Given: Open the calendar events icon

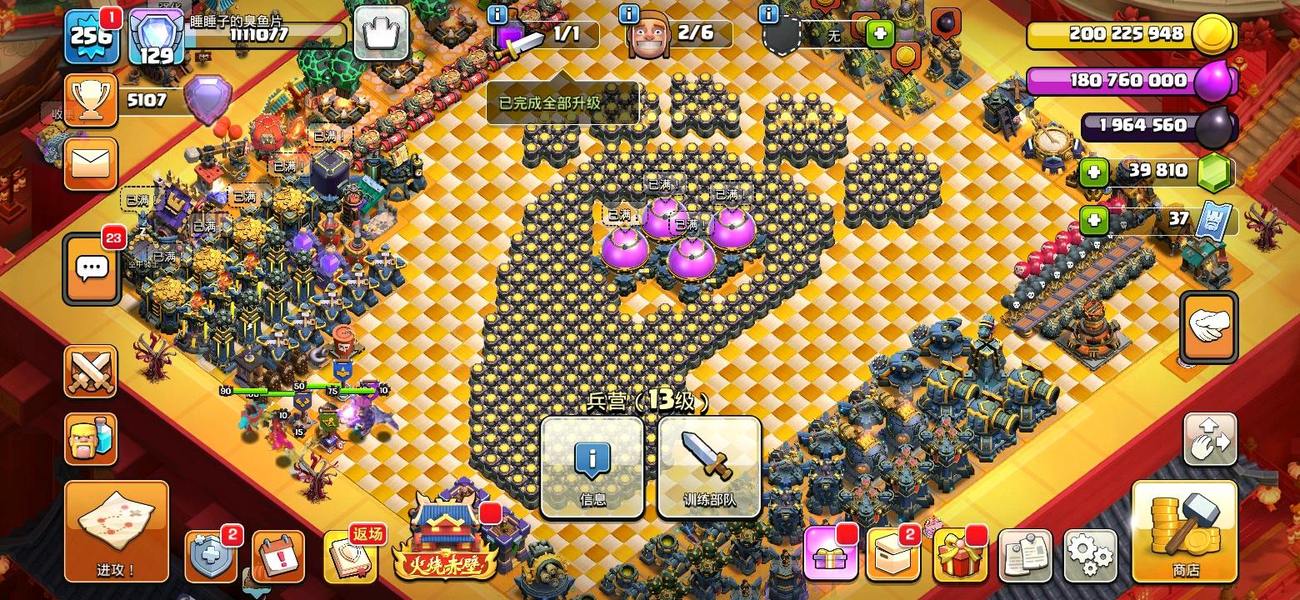Looking at the screenshot, I should click(x=277, y=556).
